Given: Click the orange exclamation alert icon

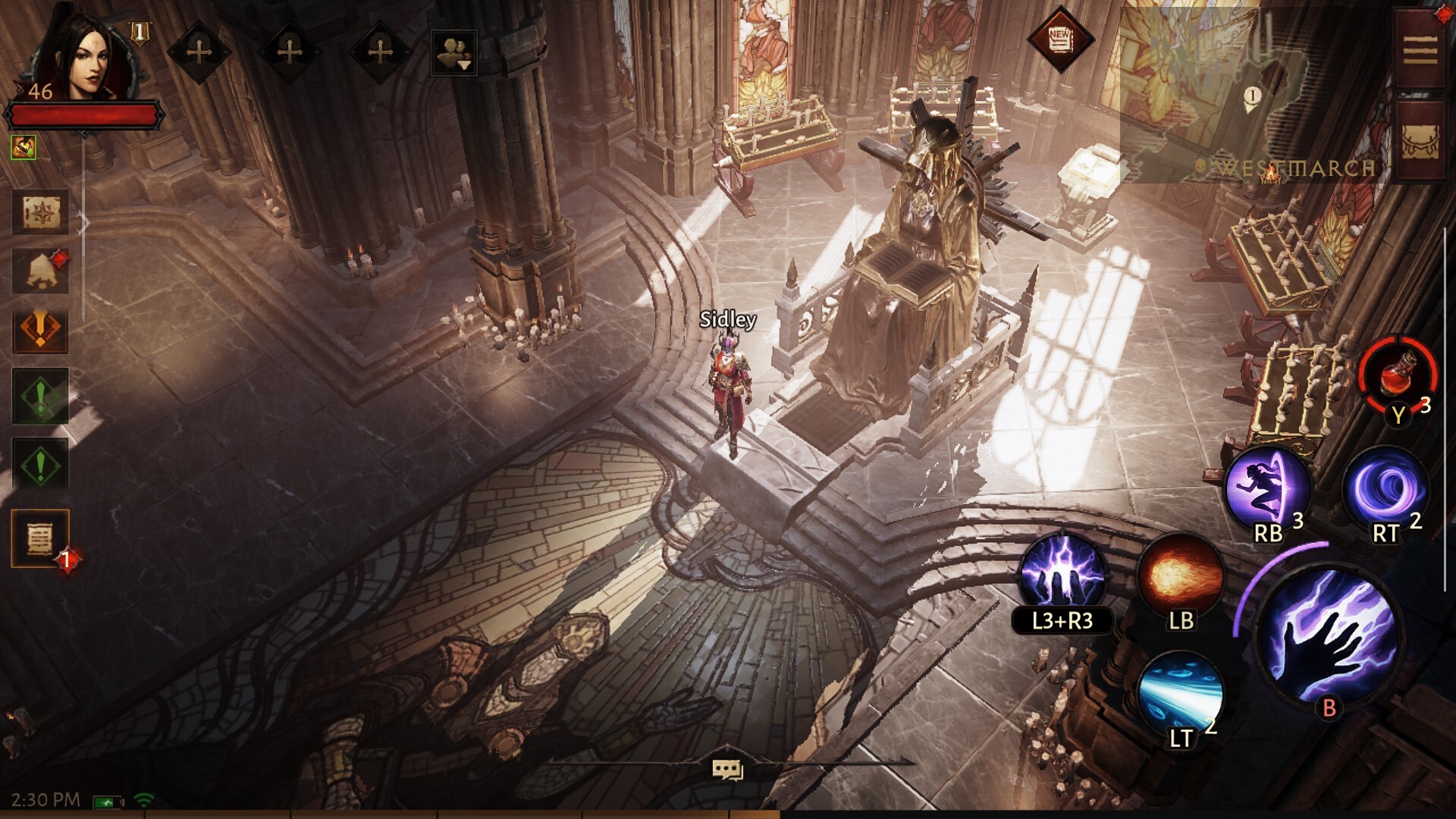Looking at the screenshot, I should tap(40, 330).
